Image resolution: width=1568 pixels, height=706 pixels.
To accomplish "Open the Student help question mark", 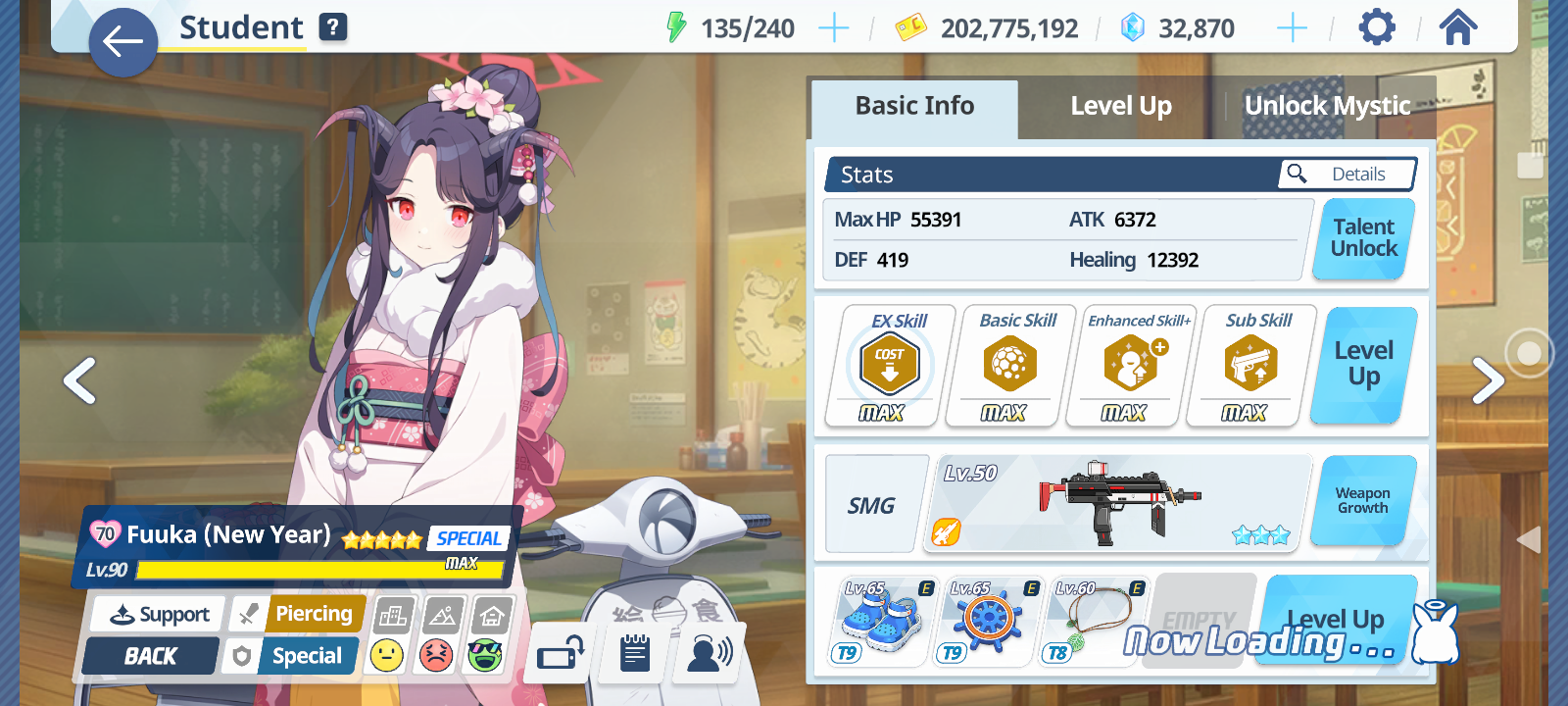I will click(333, 27).
